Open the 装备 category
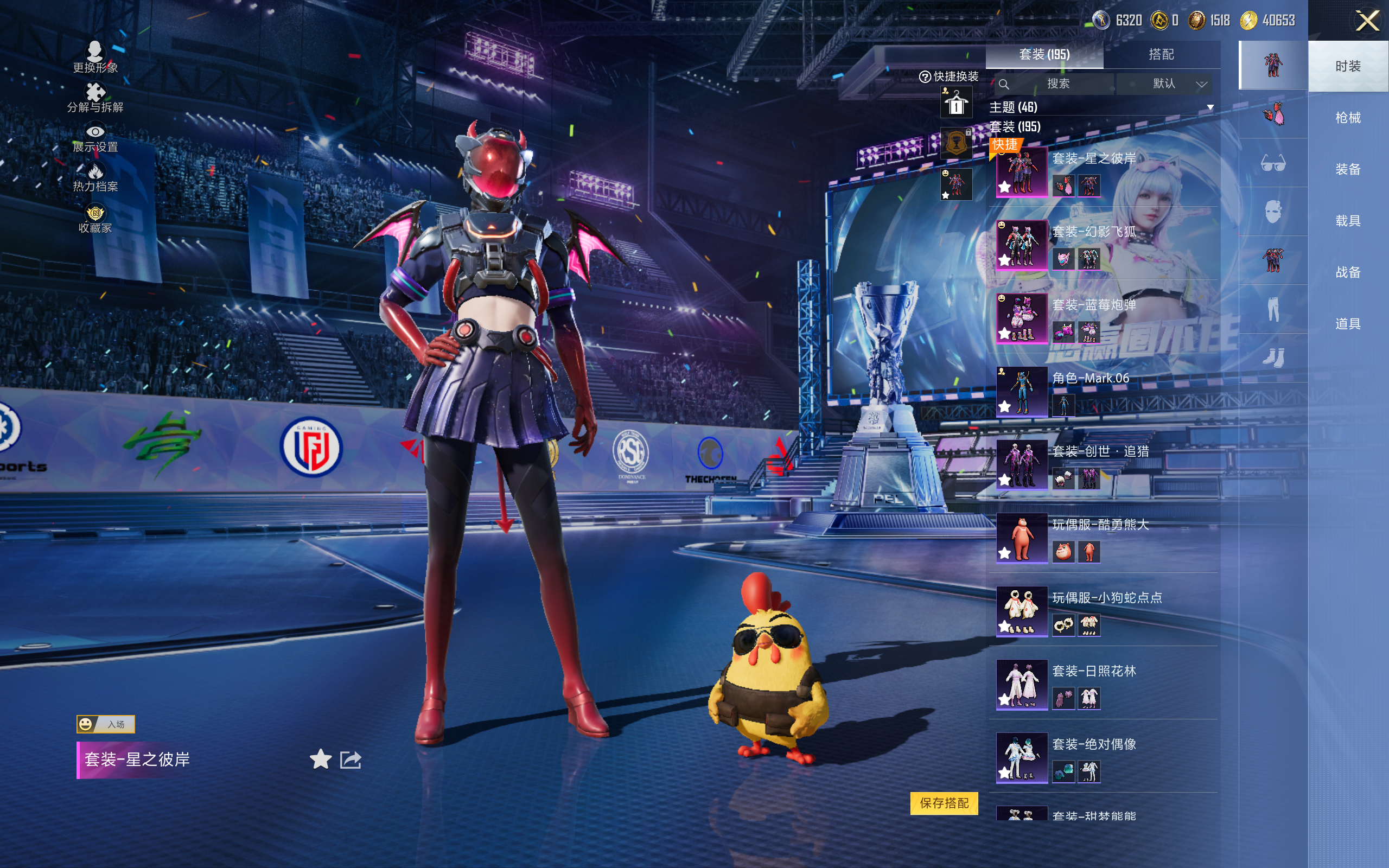 [1347, 169]
